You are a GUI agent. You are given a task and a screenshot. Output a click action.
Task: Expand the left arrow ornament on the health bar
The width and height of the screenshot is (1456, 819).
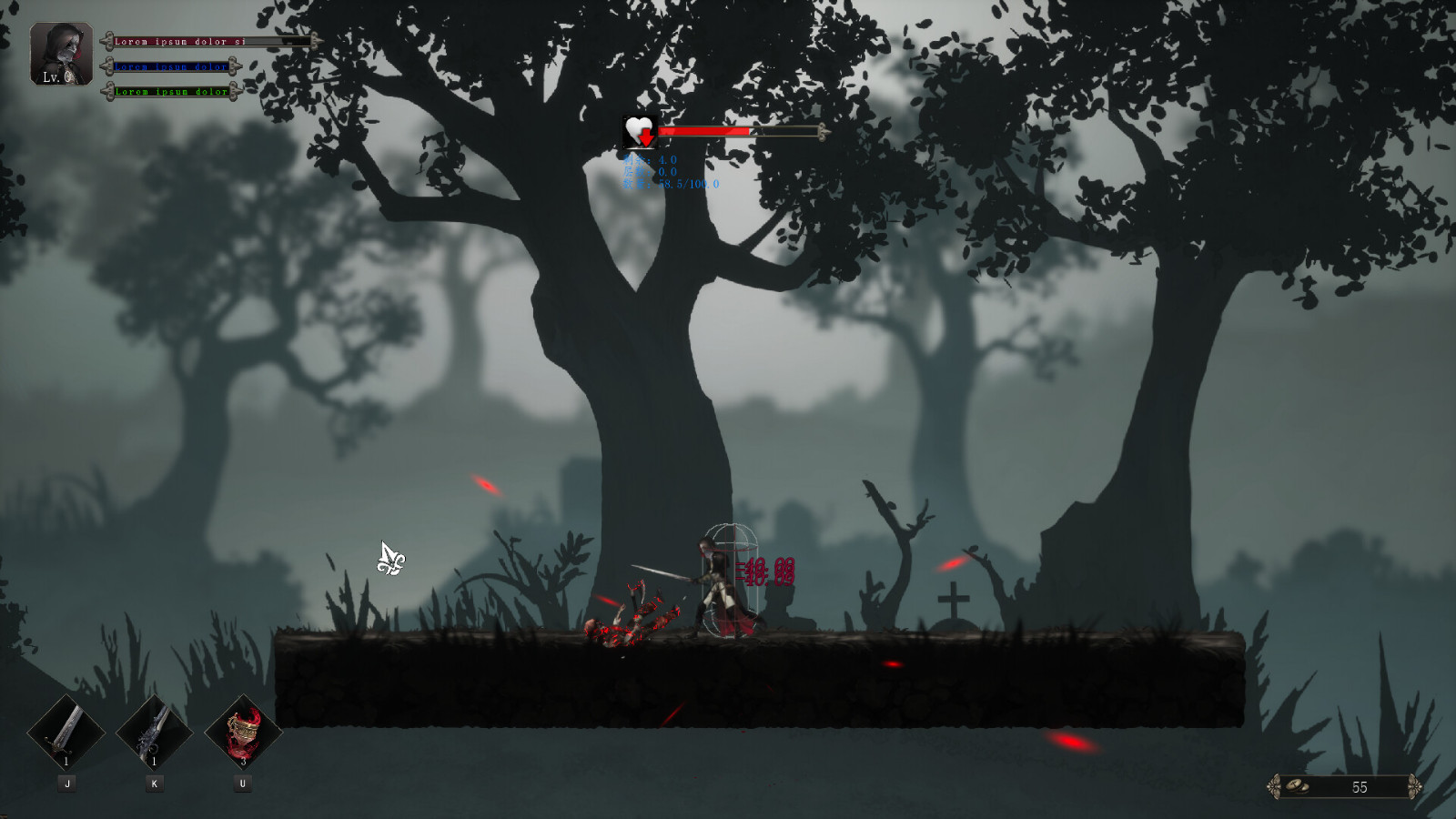click(x=107, y=41)
